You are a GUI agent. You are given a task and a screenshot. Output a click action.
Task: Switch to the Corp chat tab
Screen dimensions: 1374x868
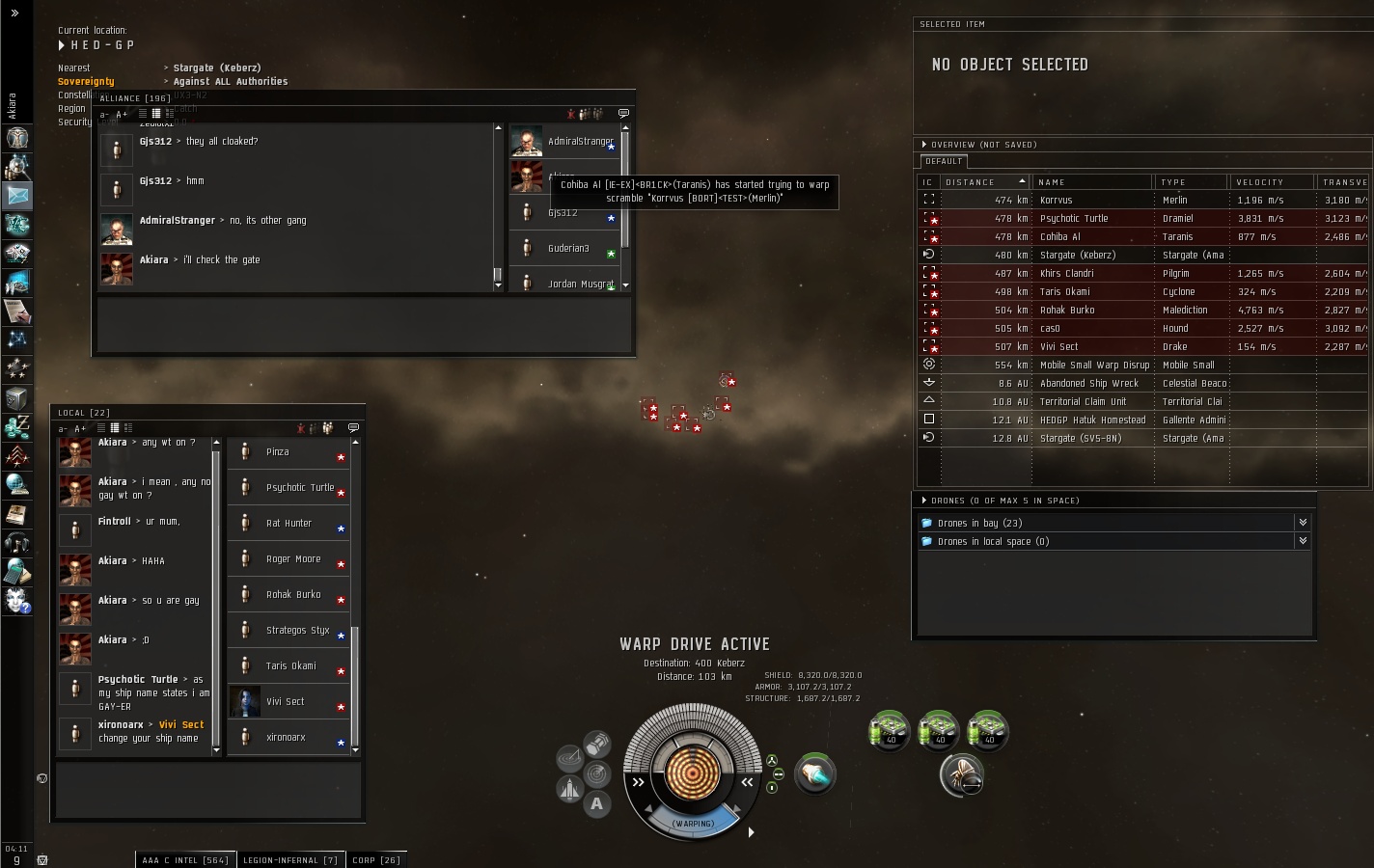376,859
